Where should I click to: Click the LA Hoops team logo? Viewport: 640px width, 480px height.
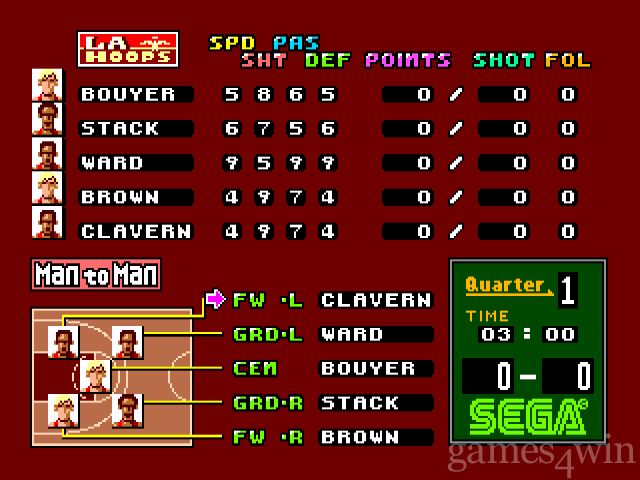tap(127, 49)
